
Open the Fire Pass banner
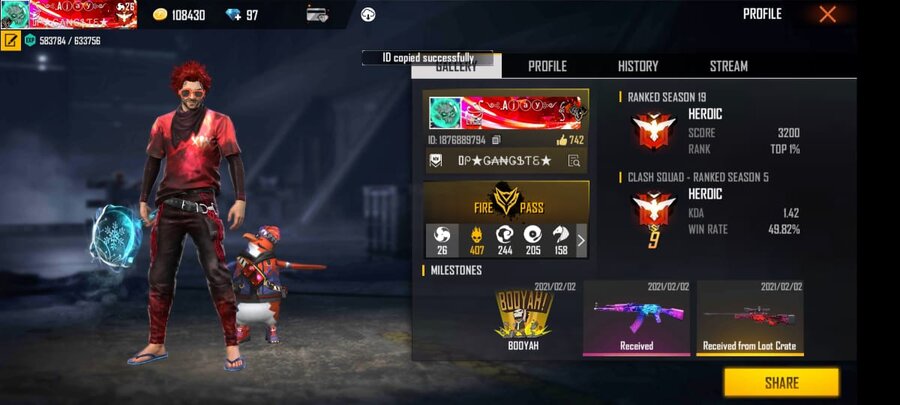(x=505, y=205)
